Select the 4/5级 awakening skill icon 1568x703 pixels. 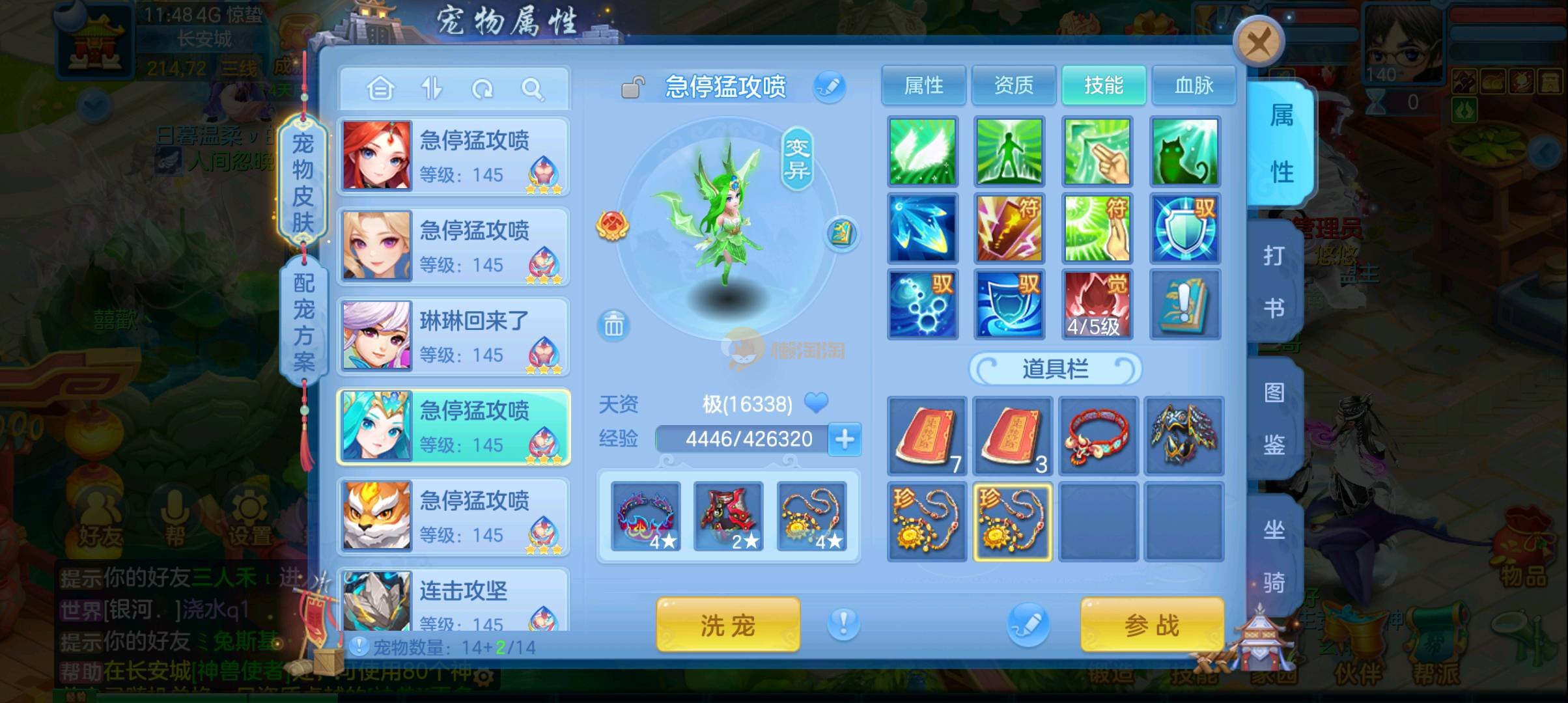1097,304
